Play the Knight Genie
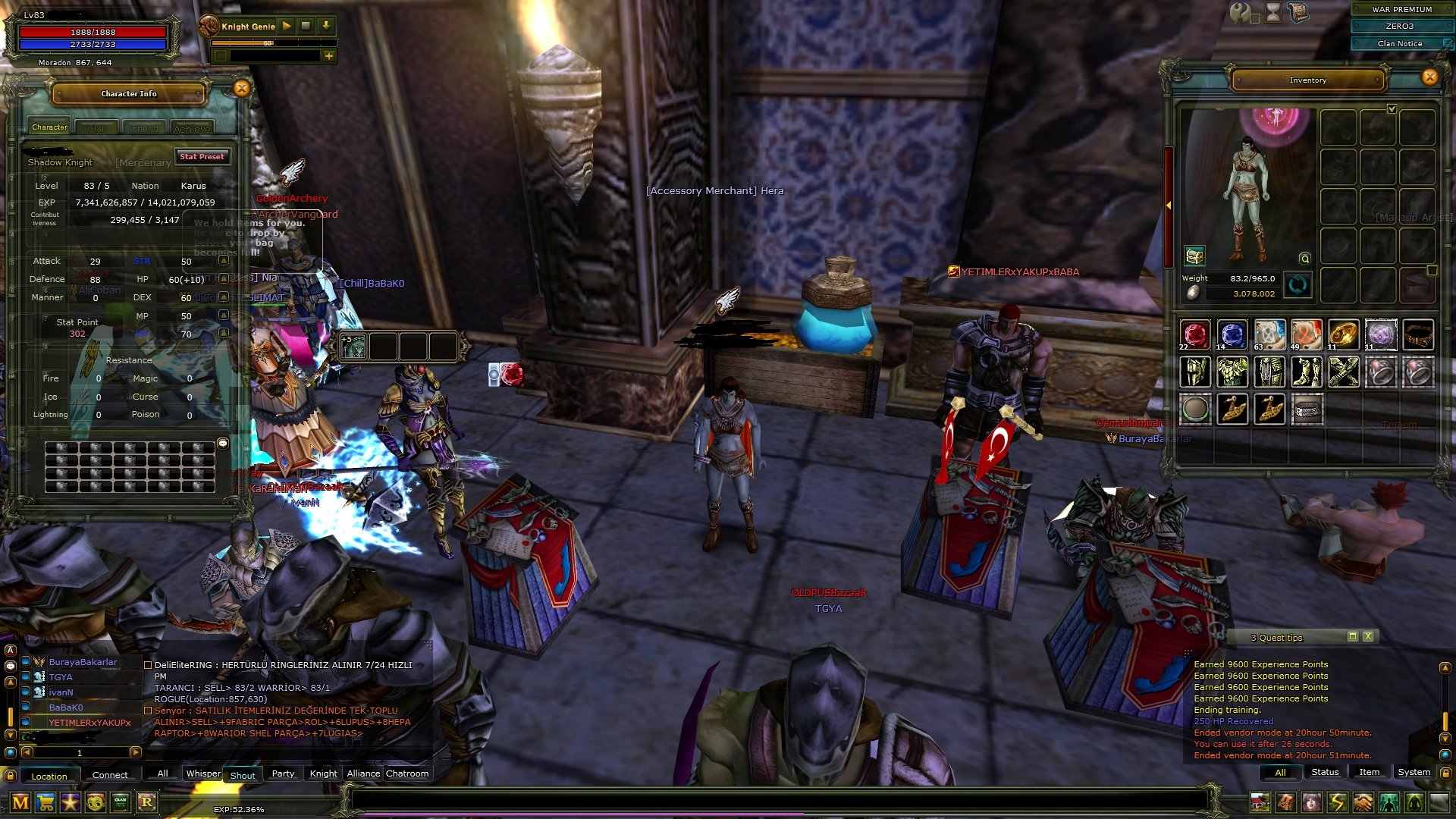Image resolution: width=1456 pixels, height=819 pixels. (x=287, y=26)
